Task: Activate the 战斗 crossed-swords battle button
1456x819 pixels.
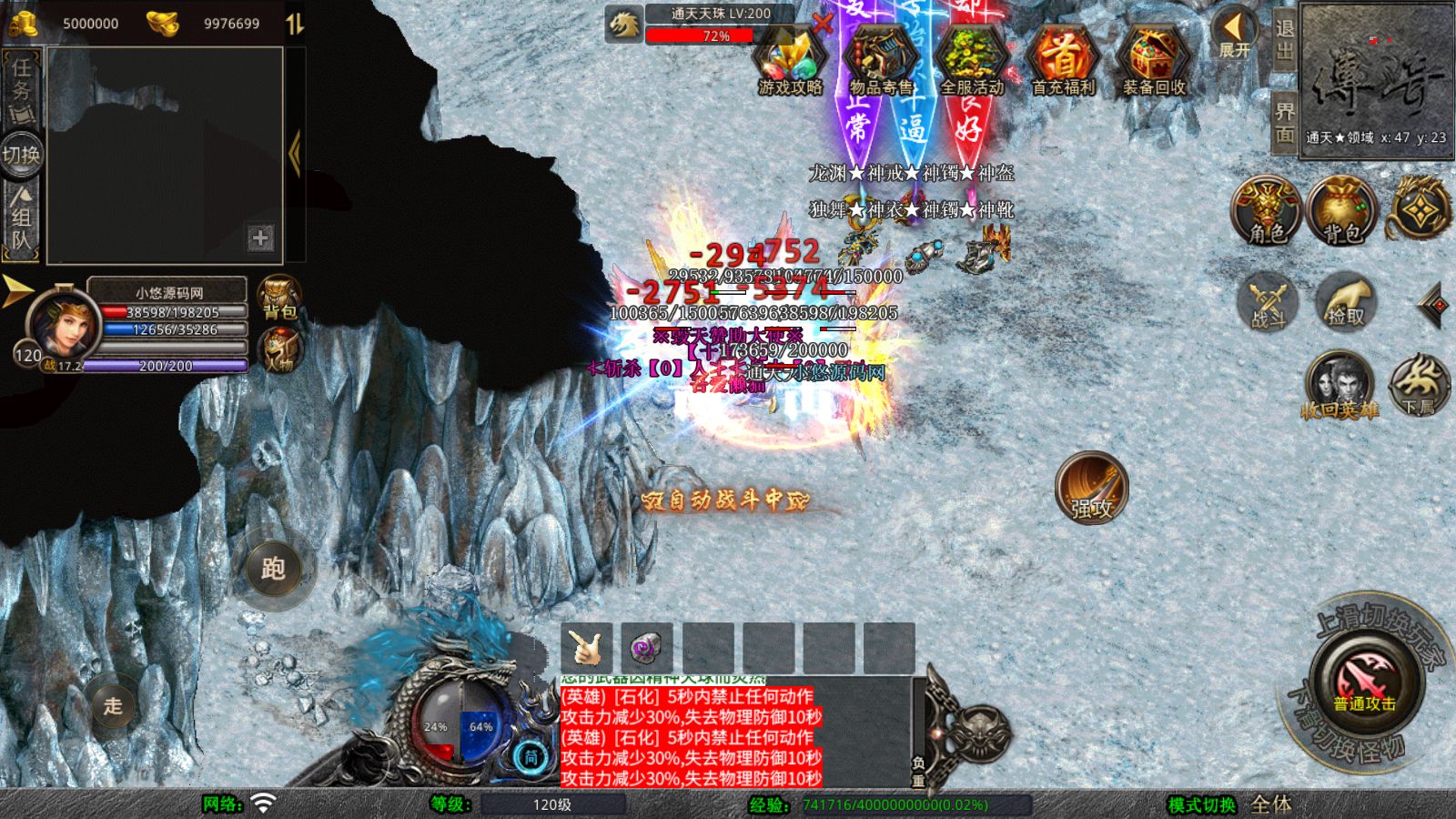Action: coord(1268,301)
